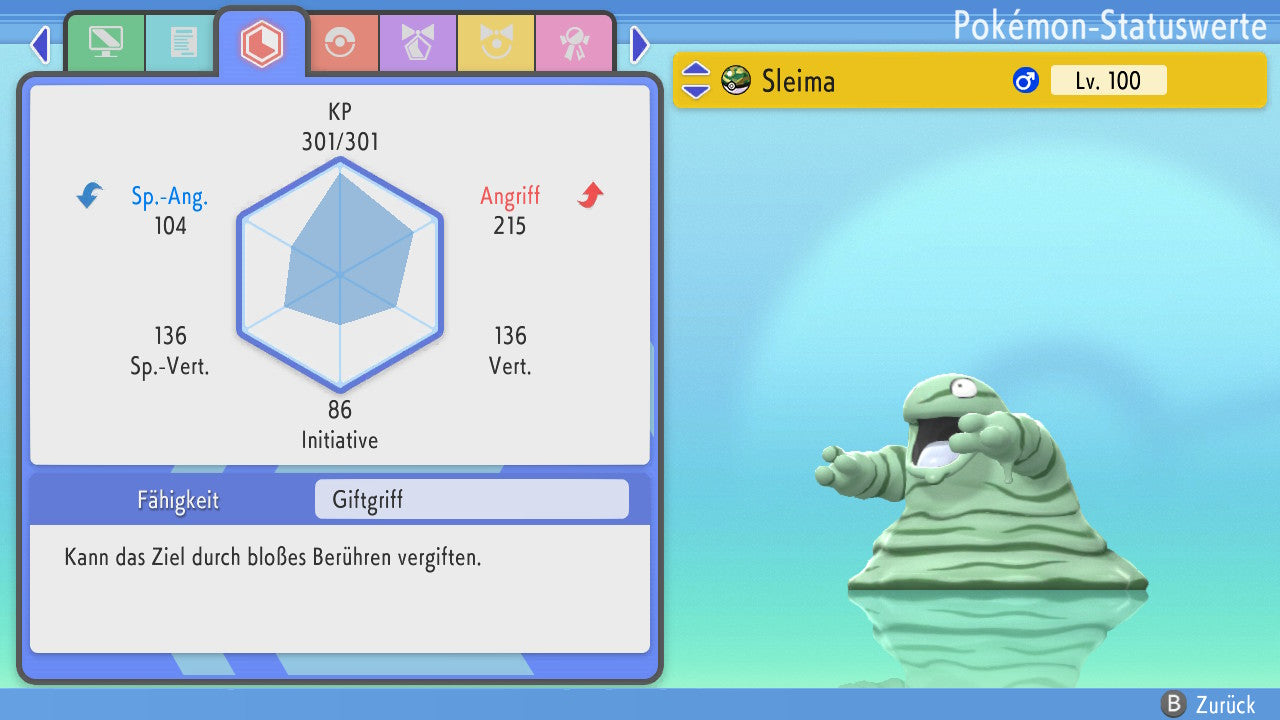Screen dimensions: 1280x720
Task: Switch to the green monitor tab
Action: click(x=105, y=43)
